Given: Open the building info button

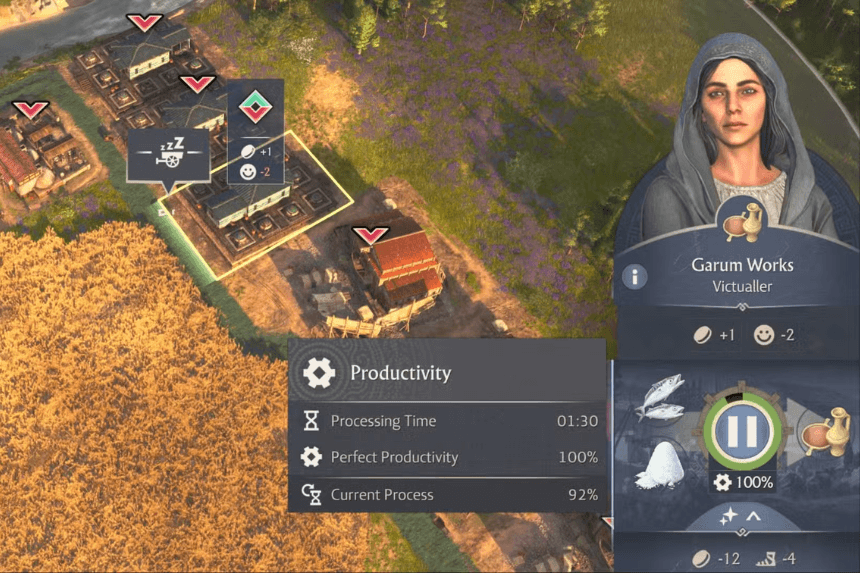Looking at the screenshot, I should pos(634,277).
